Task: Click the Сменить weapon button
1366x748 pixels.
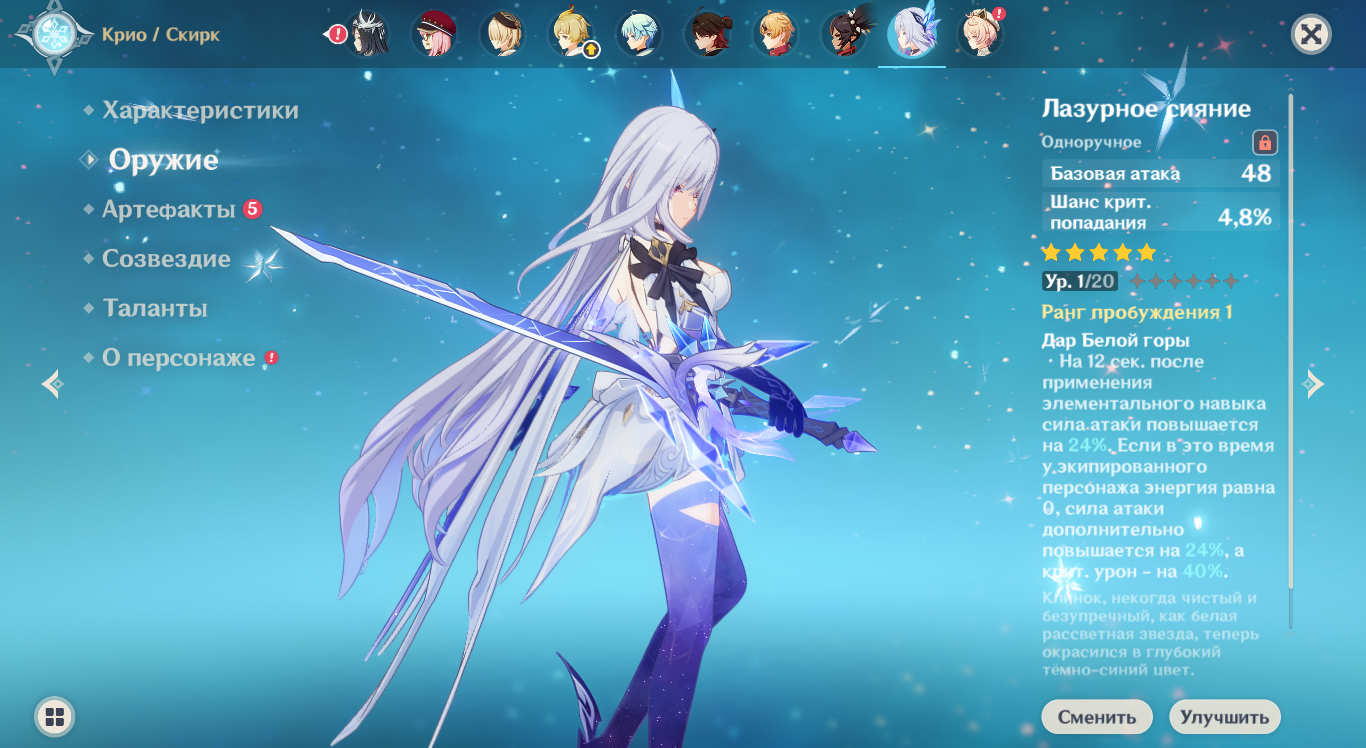Action: [x=1096, y=717]
